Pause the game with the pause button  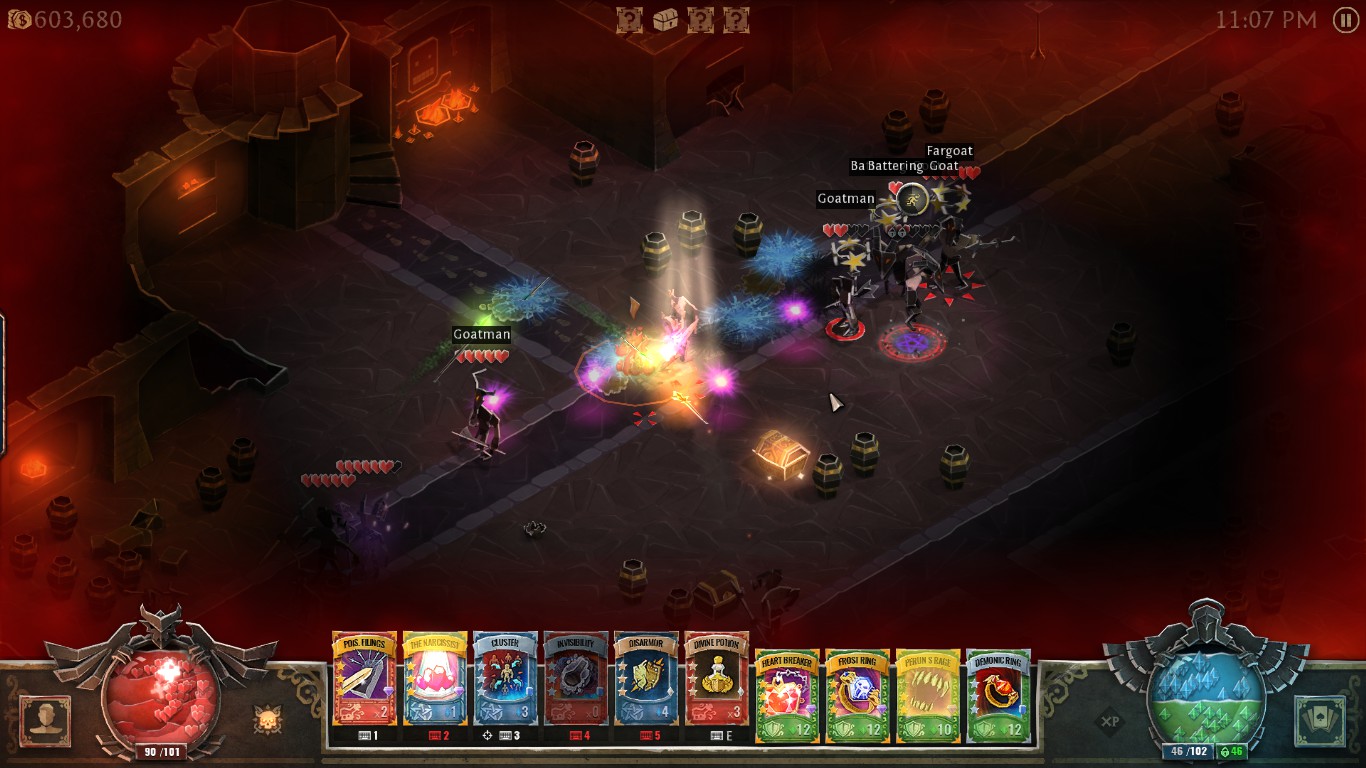[1346, 20]
